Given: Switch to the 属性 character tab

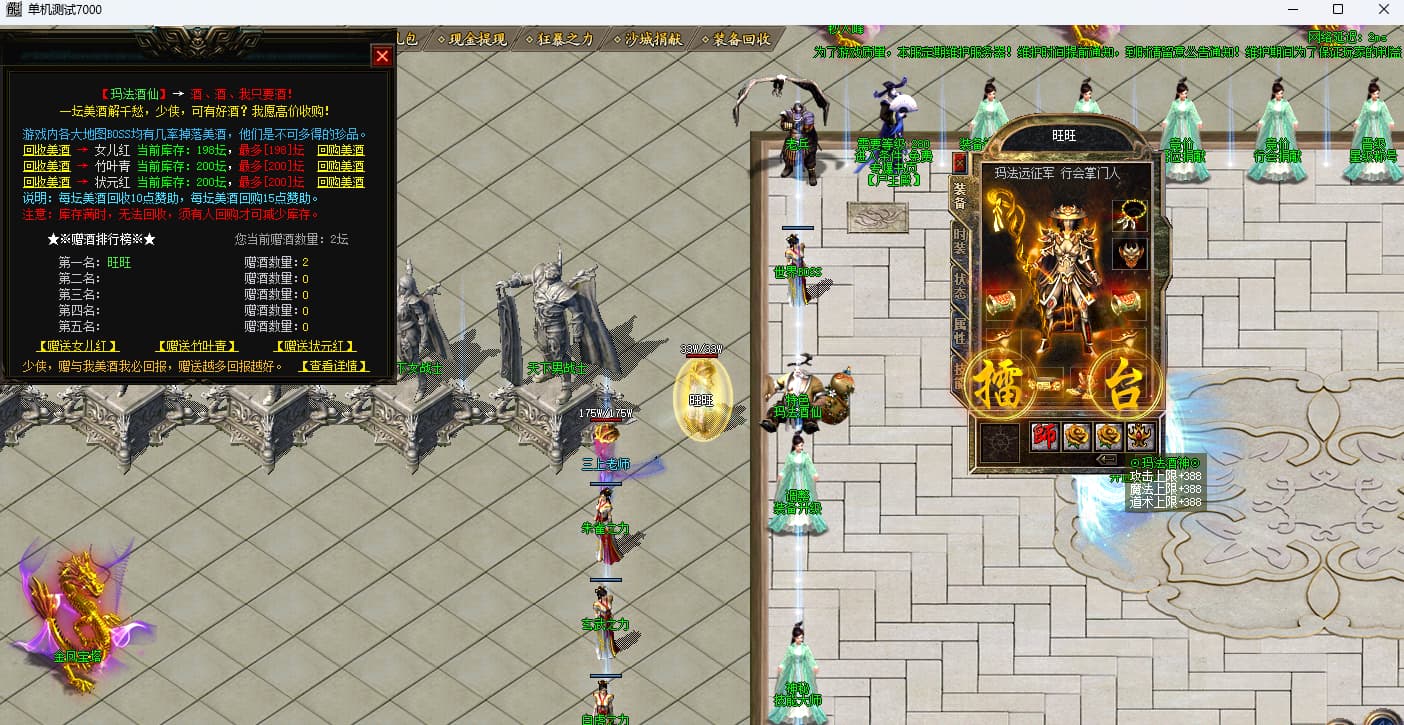Looking at the screenshot, I should point(960,331).
